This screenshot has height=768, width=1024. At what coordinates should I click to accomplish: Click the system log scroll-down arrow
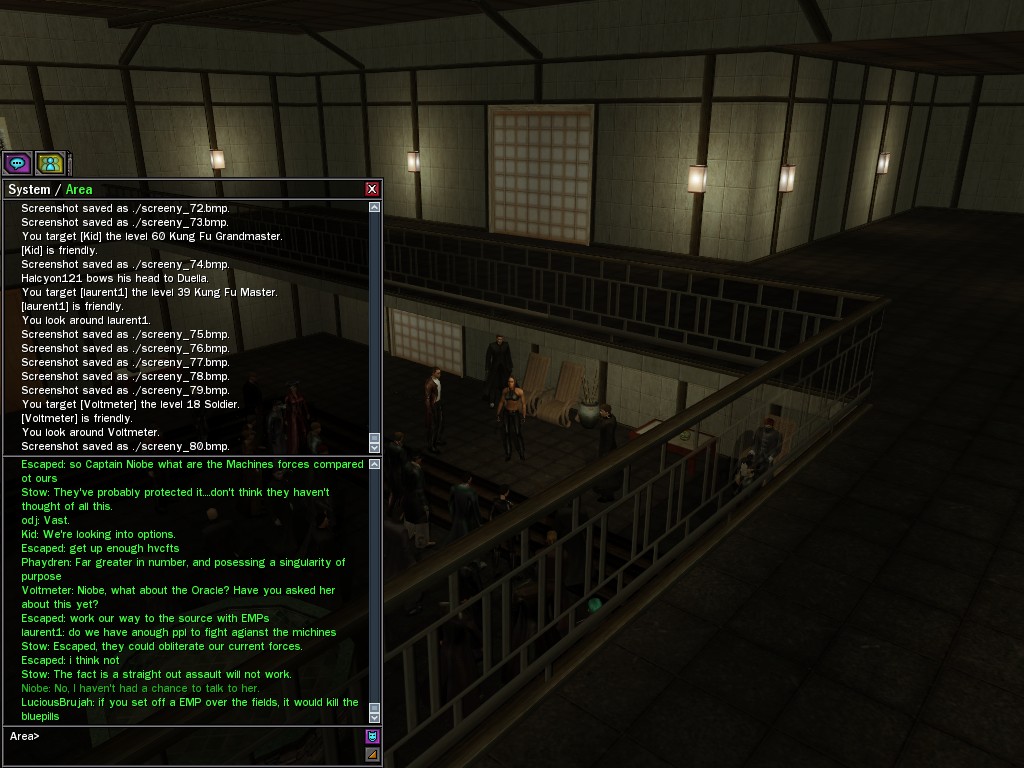375,447
